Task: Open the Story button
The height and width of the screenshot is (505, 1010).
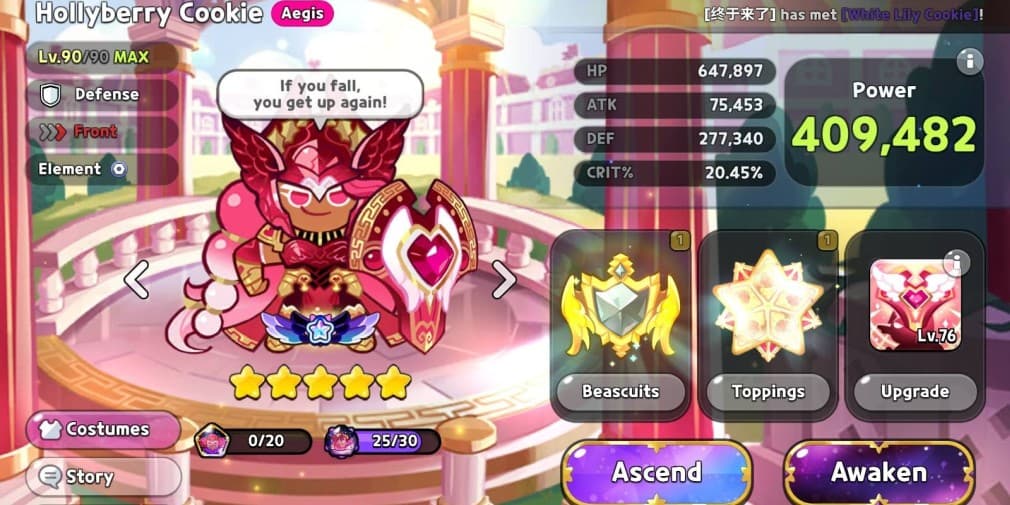Action: [x=104, y=477]
